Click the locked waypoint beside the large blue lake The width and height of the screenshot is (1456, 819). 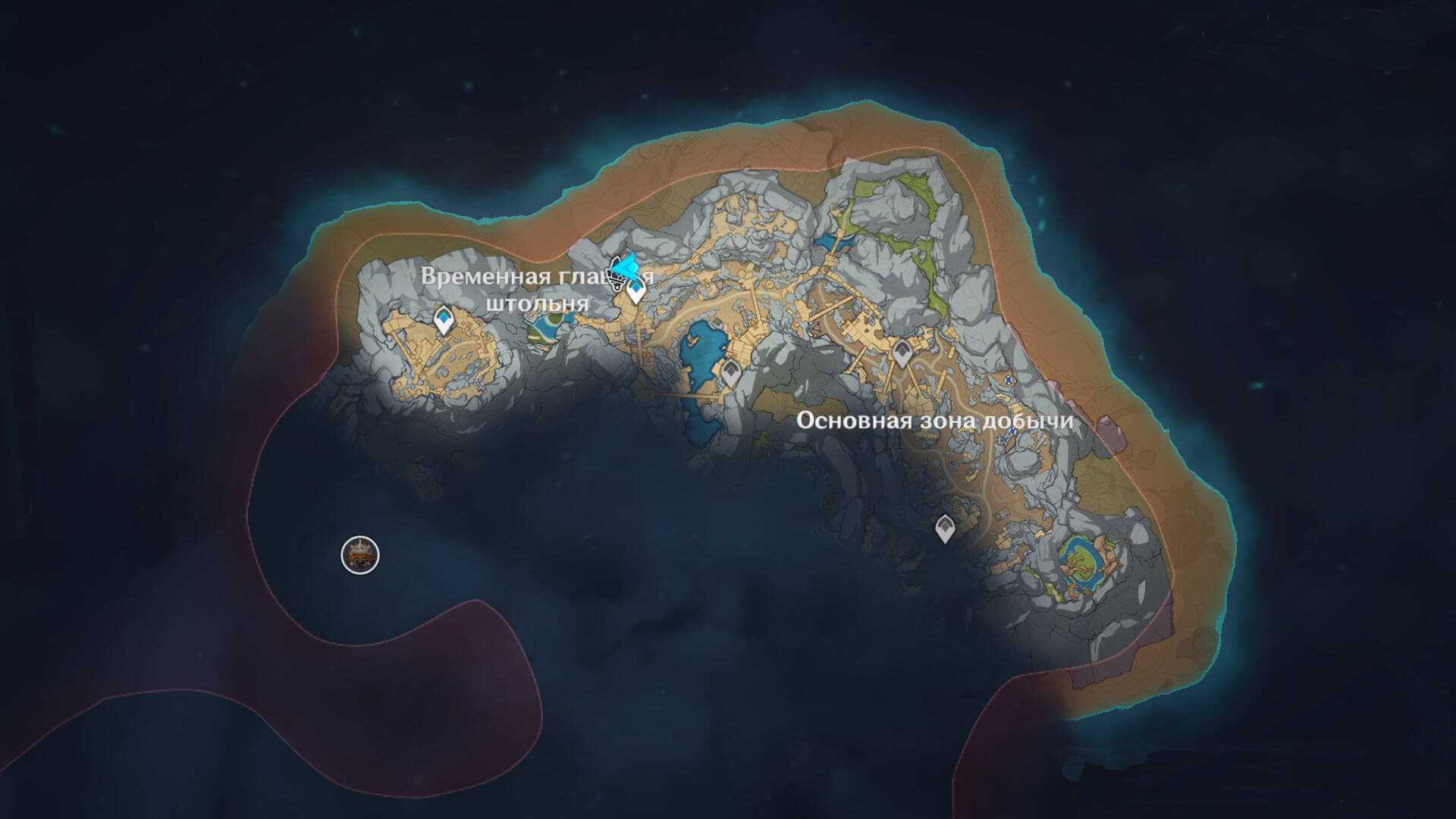(731, 372)
